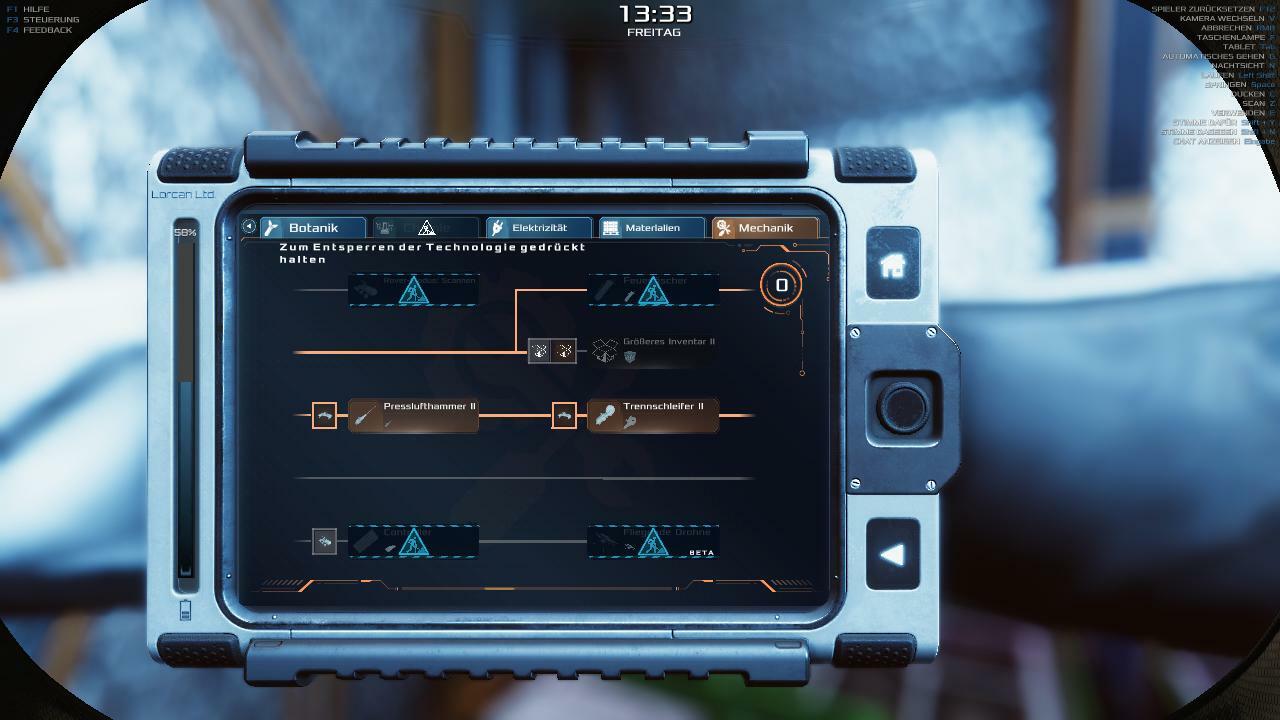Click the arrow node before Trennschleifer II
The image size is (1280, 720).
pyautogui.click(x=564, y=415)
